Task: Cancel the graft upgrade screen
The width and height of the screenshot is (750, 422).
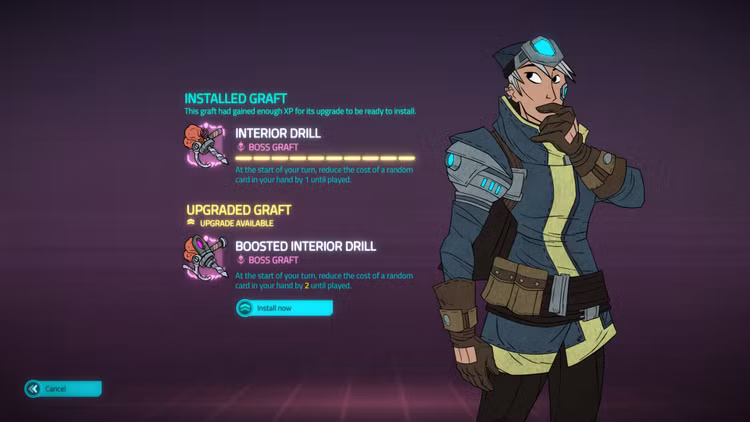Action: [63, 388]
